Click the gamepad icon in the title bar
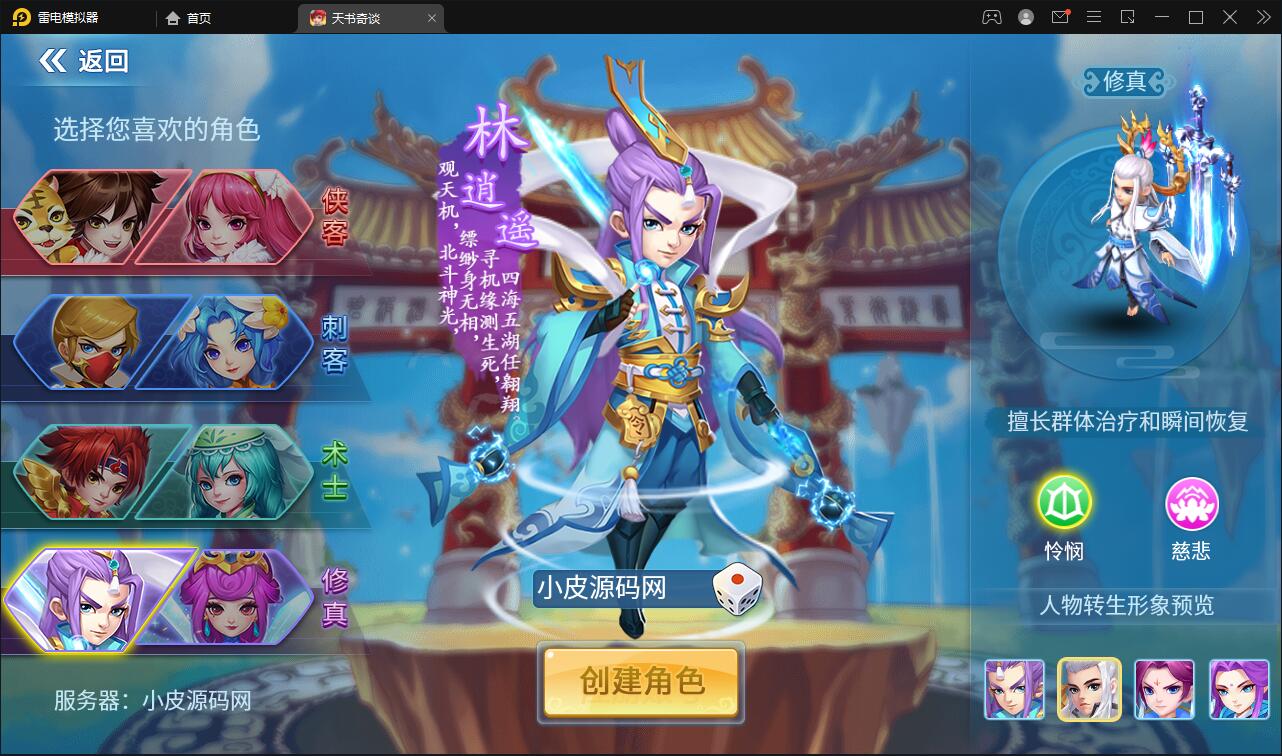The height and width of the screenshot is (756, 1282). point(990,17)
